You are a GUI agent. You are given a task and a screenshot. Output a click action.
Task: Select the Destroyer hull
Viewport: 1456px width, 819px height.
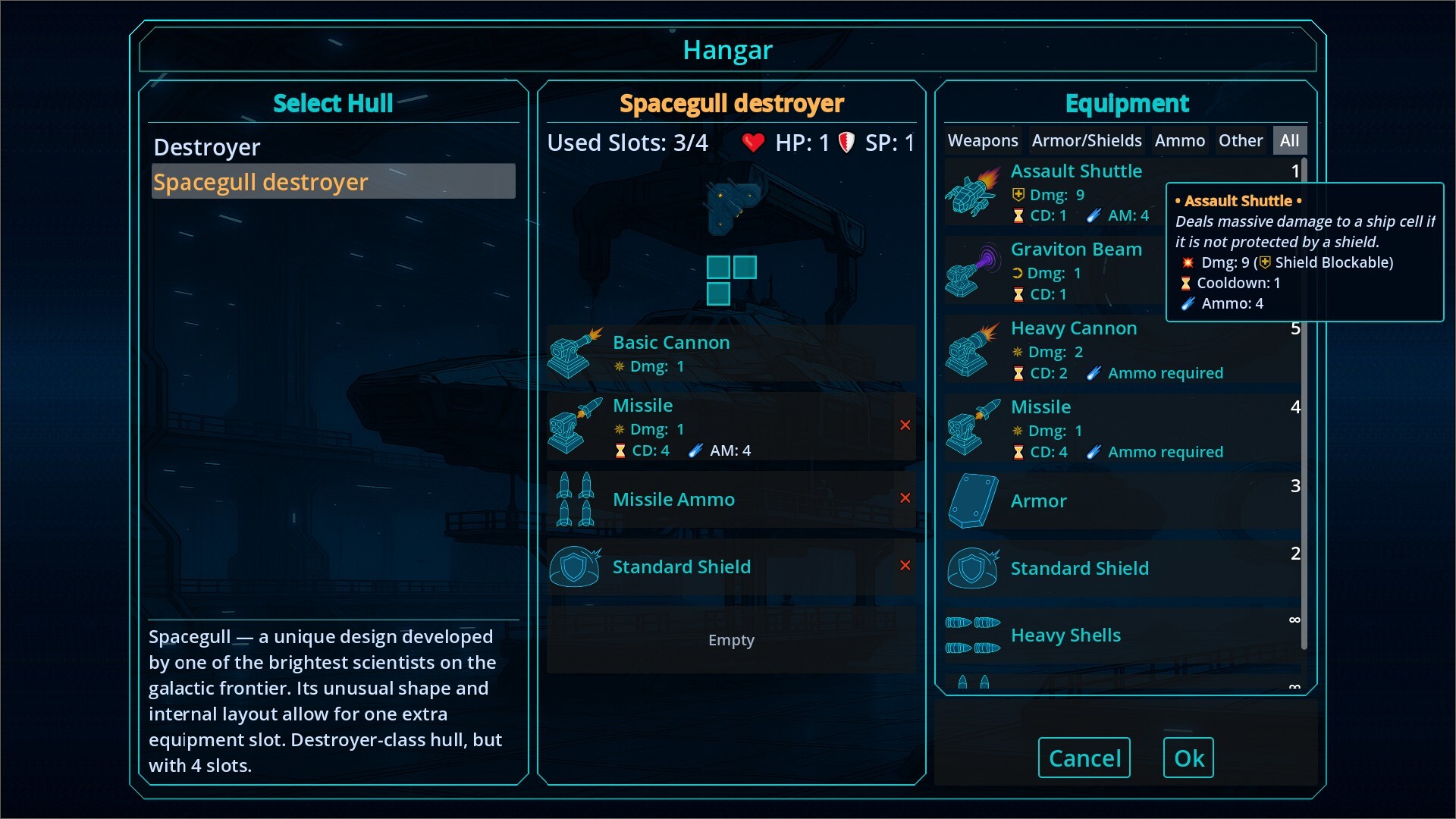coord(207,147)
